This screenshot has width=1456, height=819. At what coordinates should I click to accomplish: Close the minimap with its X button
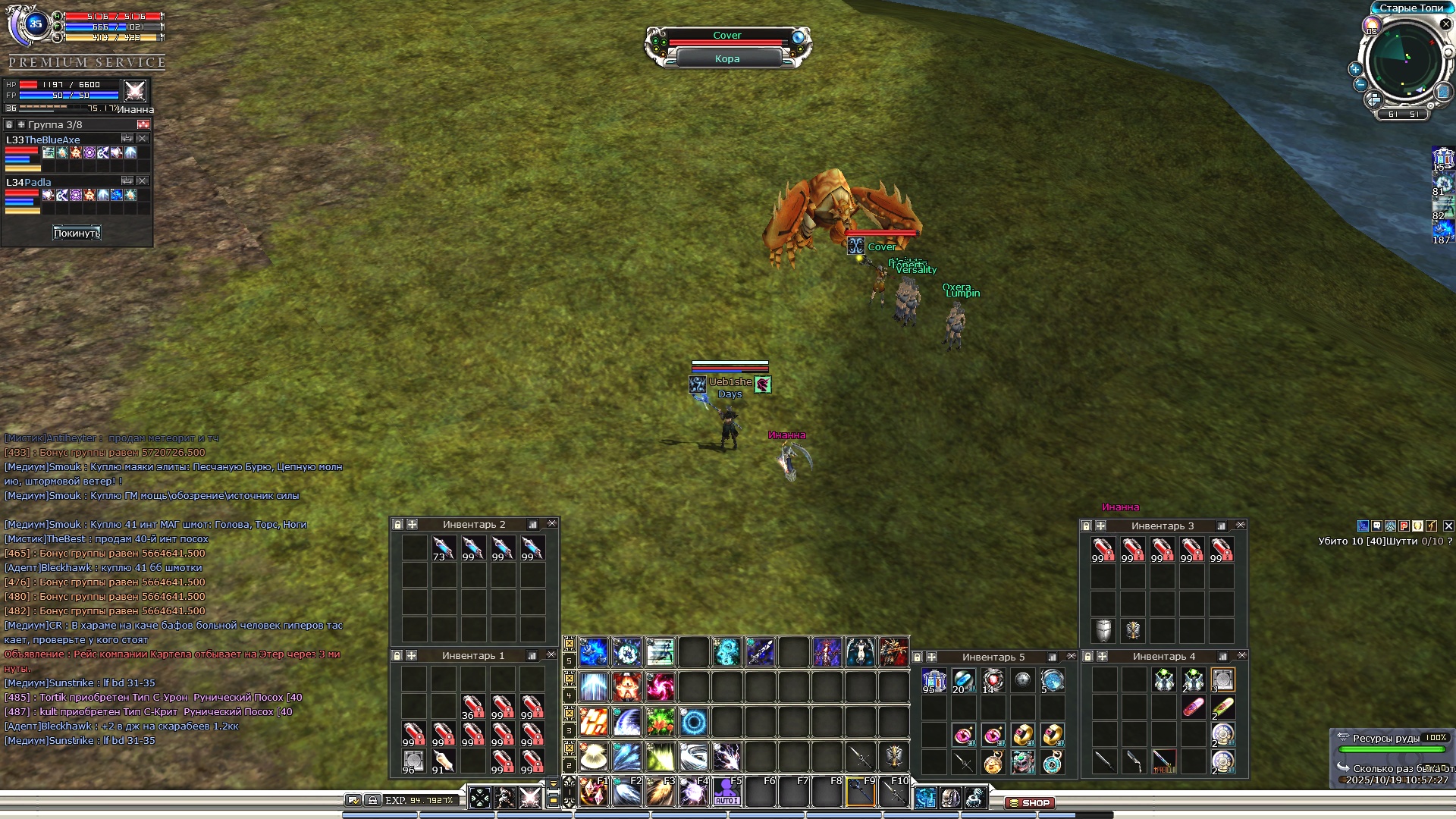pyautogui.click(x=1445, y=24)
